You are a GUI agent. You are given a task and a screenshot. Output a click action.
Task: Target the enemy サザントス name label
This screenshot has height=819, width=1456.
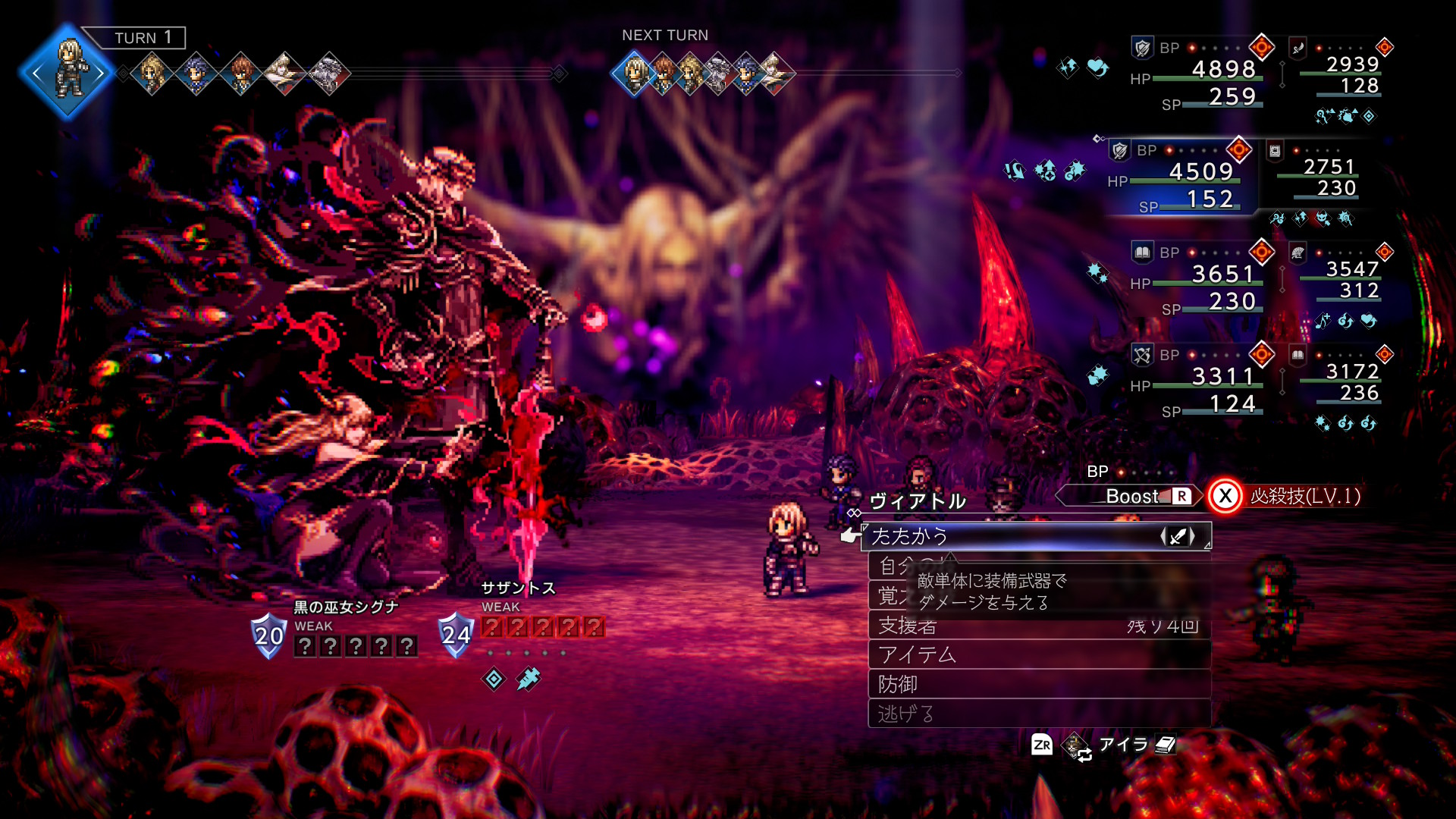519,588
